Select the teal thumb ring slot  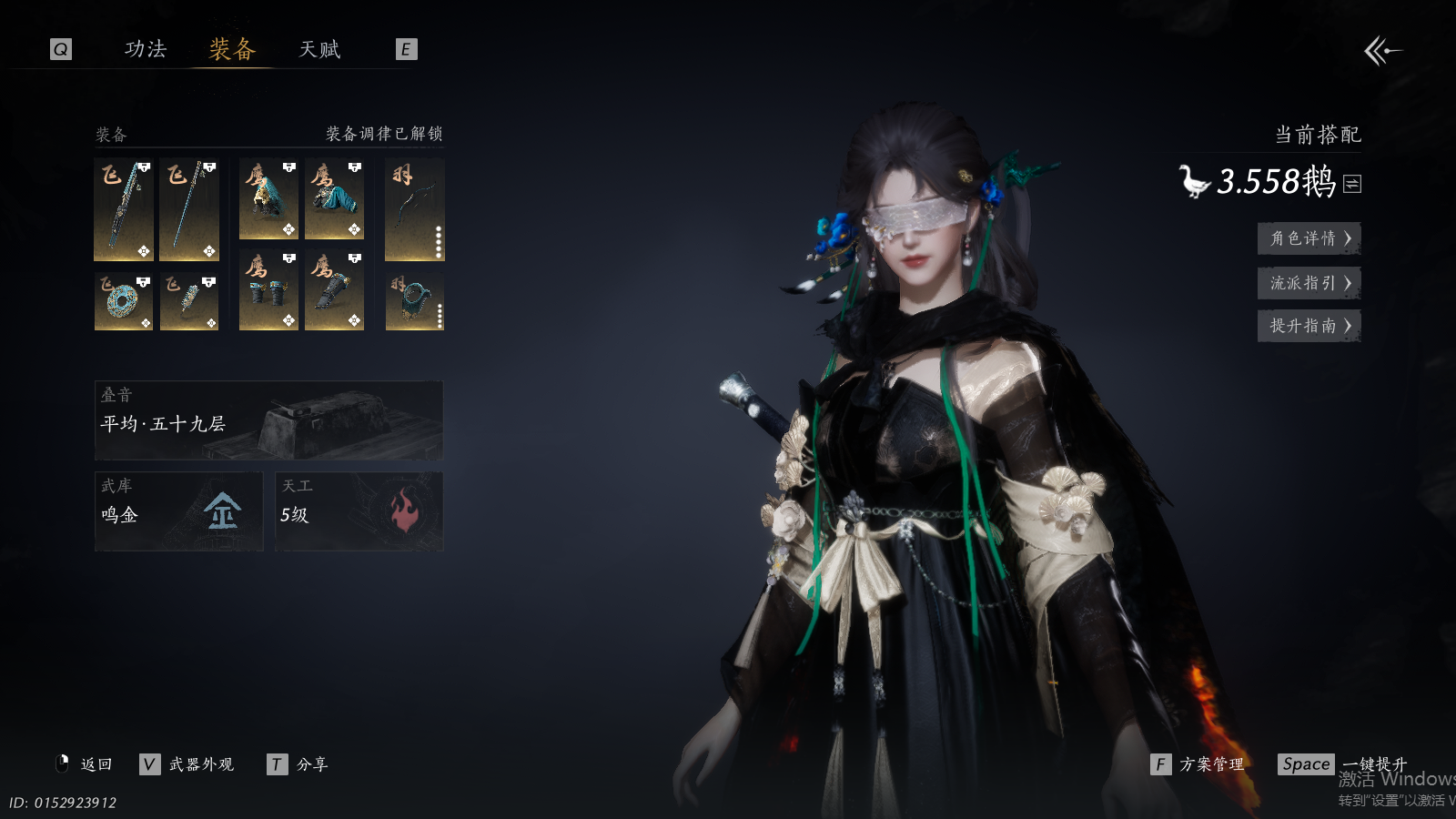(x=415, y=301)
